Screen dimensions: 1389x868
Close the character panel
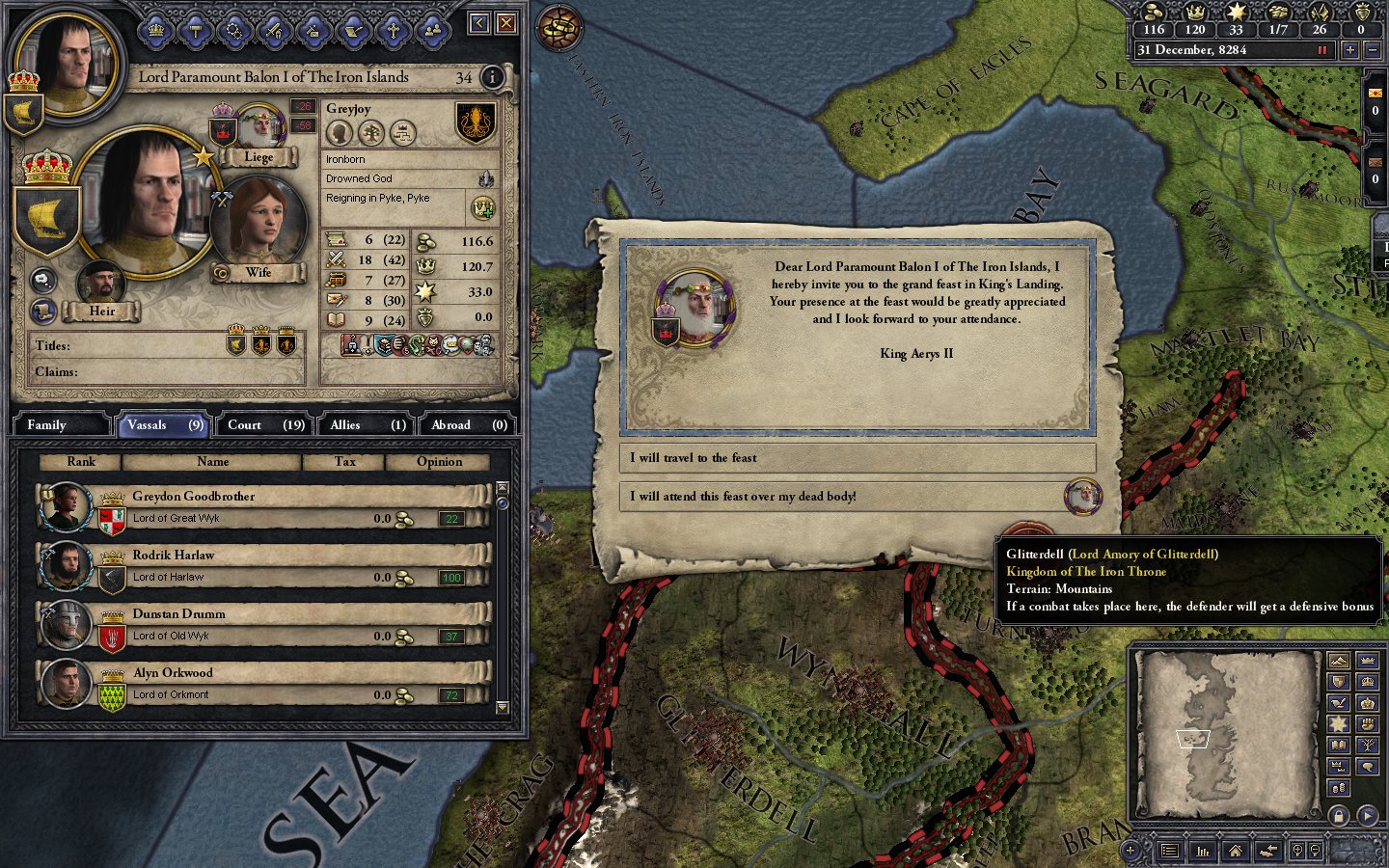click(505, 23)
